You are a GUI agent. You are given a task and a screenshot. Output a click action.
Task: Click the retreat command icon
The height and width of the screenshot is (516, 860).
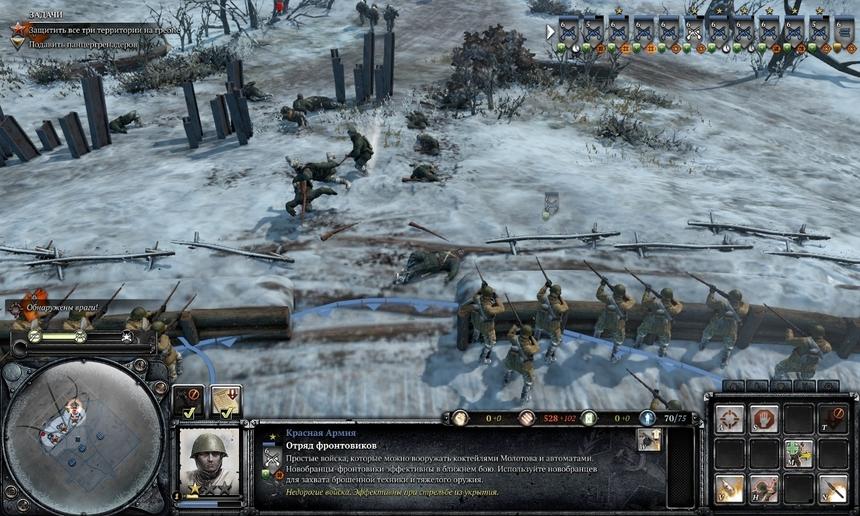(x=832, y=418)
